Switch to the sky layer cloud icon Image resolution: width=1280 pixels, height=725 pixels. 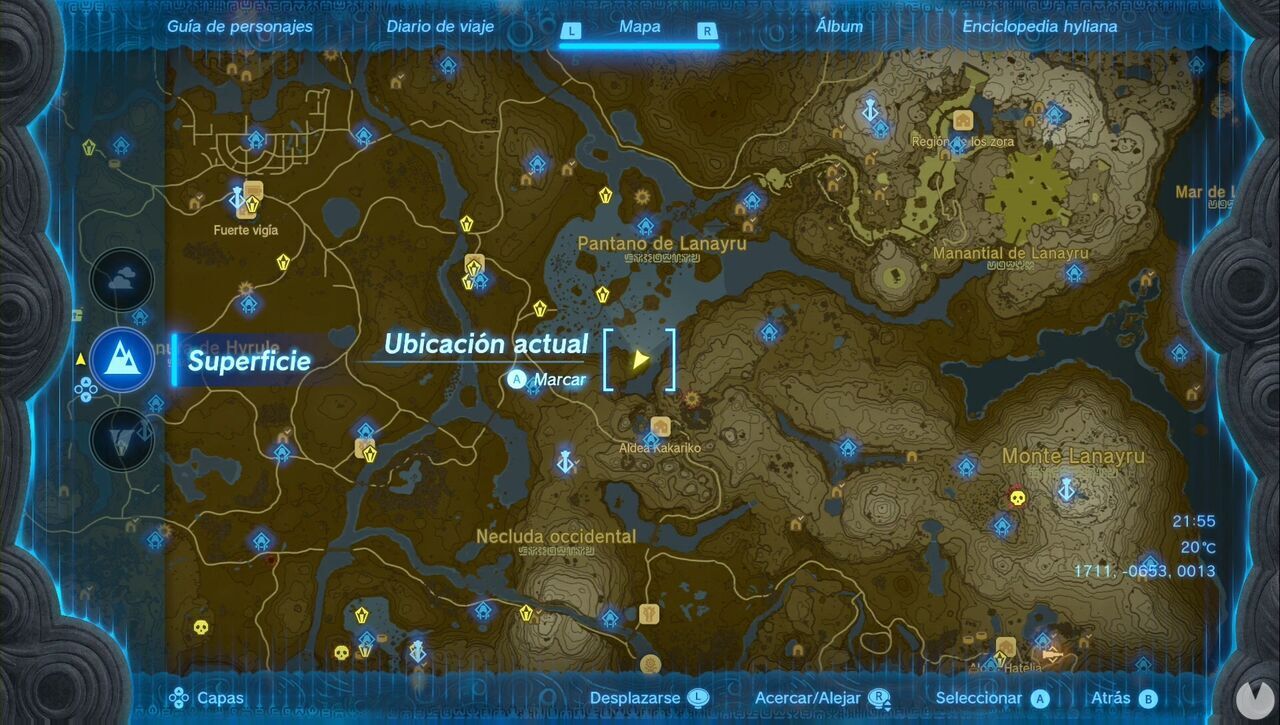[120, 279]
